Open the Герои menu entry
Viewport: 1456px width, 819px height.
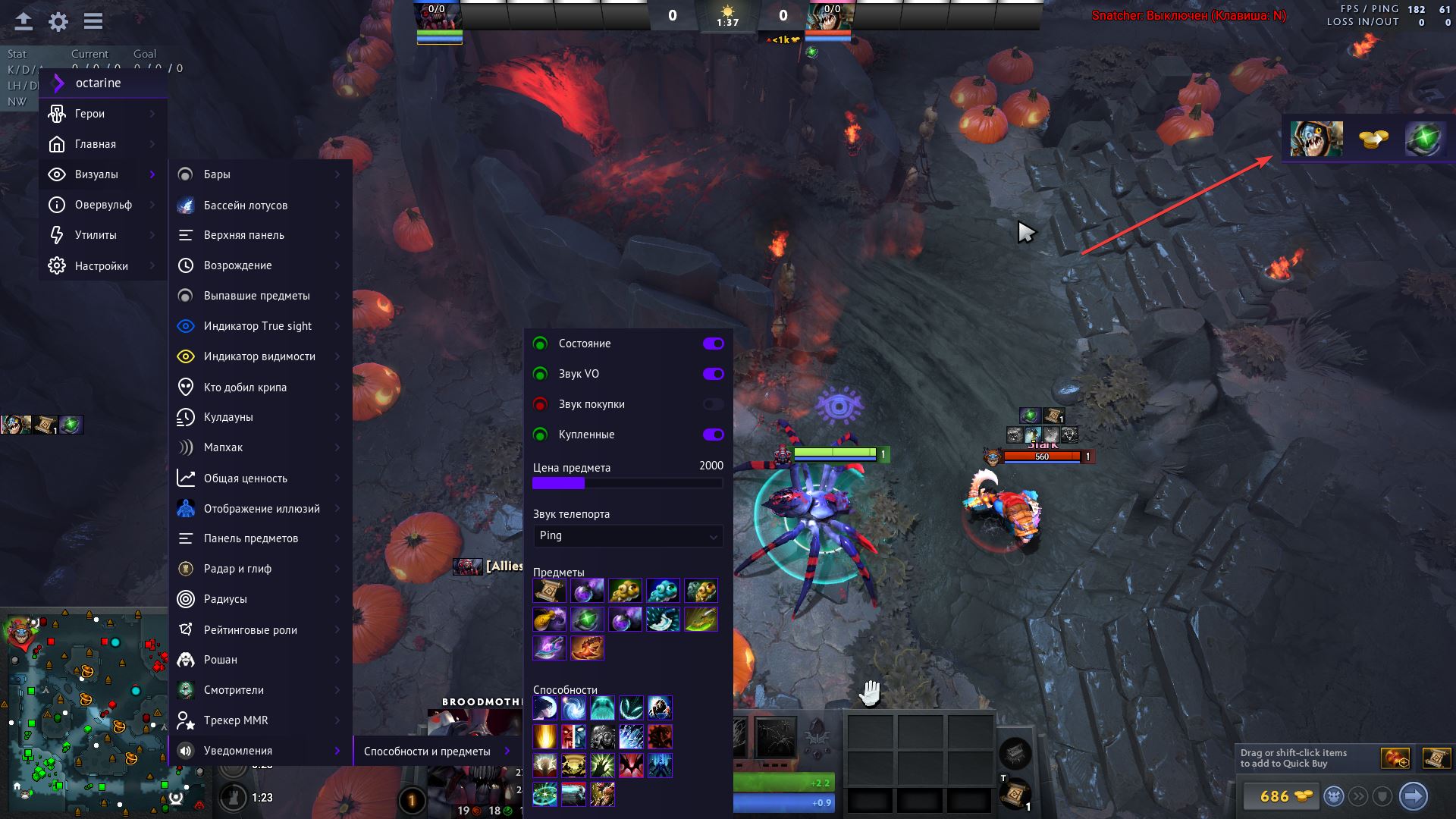coord(89,114)
